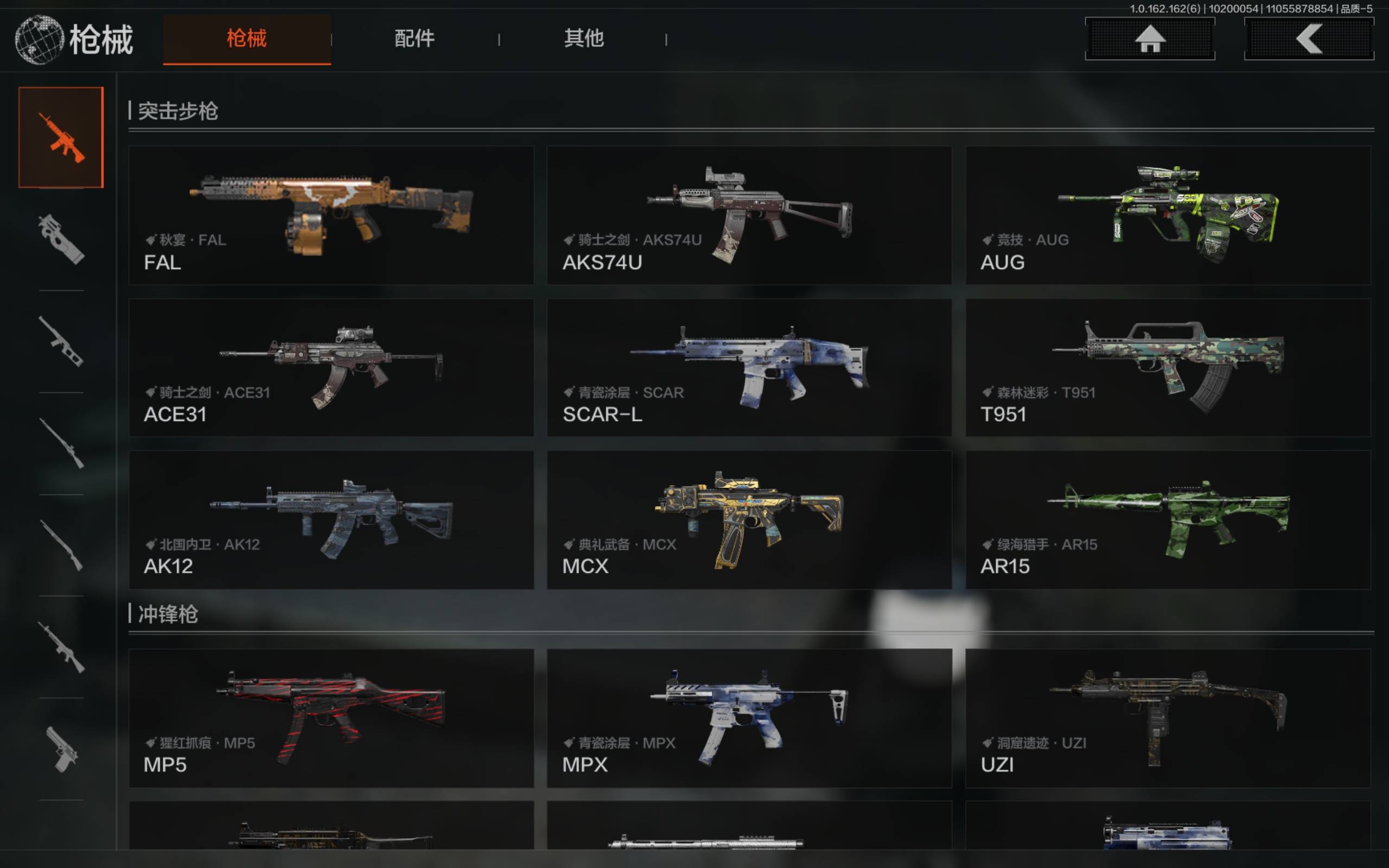Pick the AUG rifle tile
This screenshot has height=868, width=1389.
(1168, 215)
